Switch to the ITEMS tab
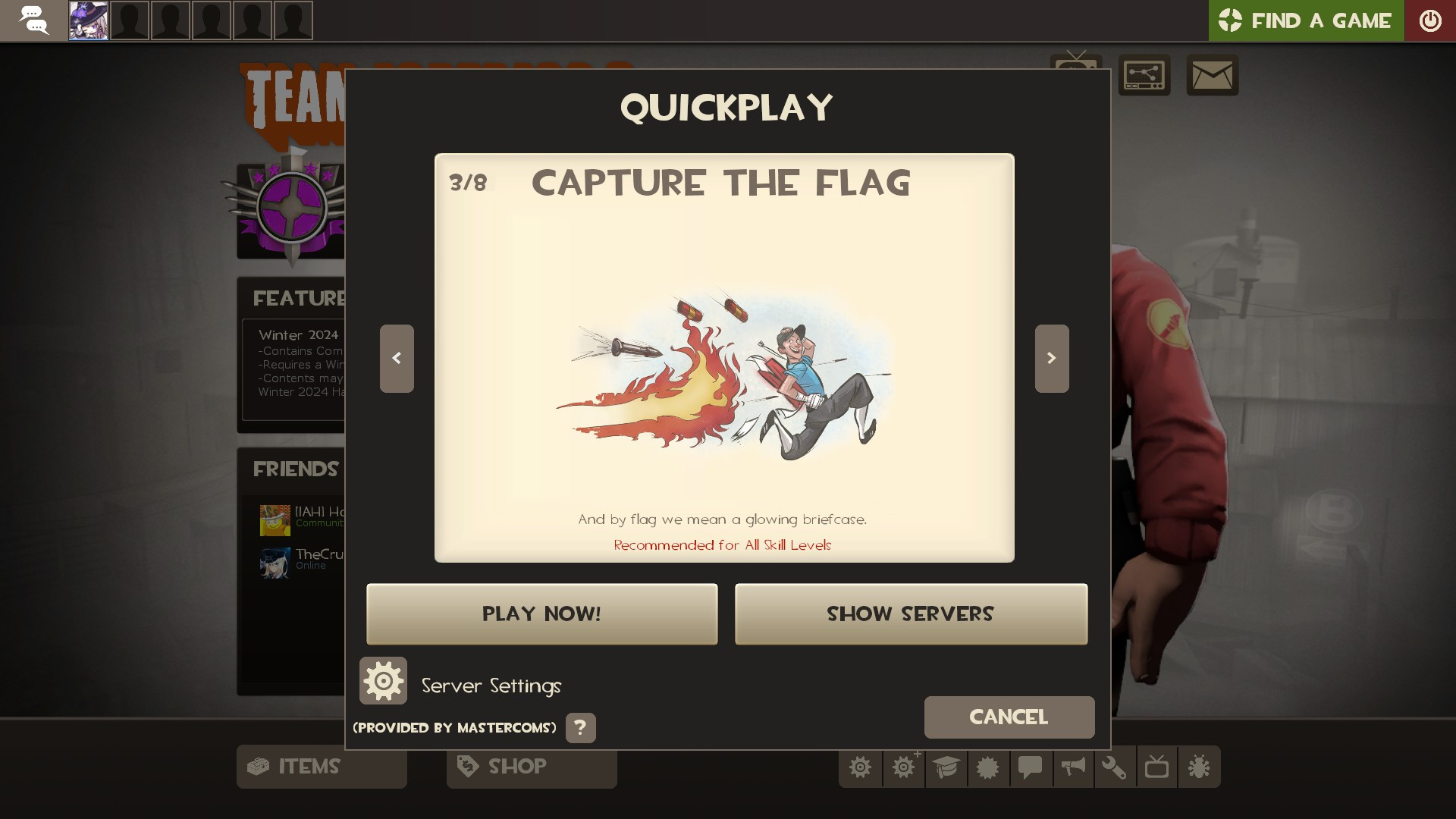The image size is (1456, 819). click(321, 767)
